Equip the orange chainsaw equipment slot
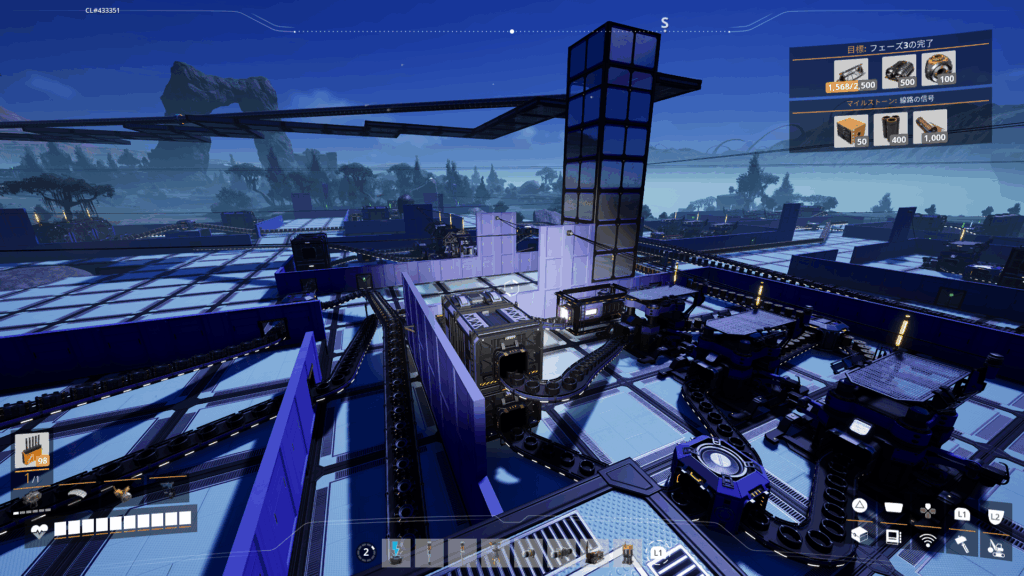 (x=122, y=492)
